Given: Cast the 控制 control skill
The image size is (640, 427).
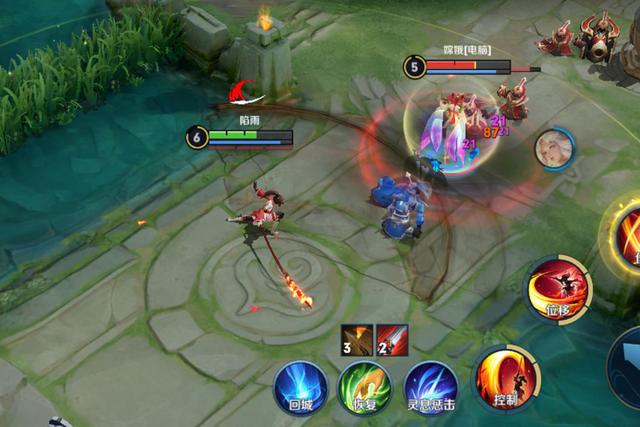Looking at the screenshot, I should [506, 378].
